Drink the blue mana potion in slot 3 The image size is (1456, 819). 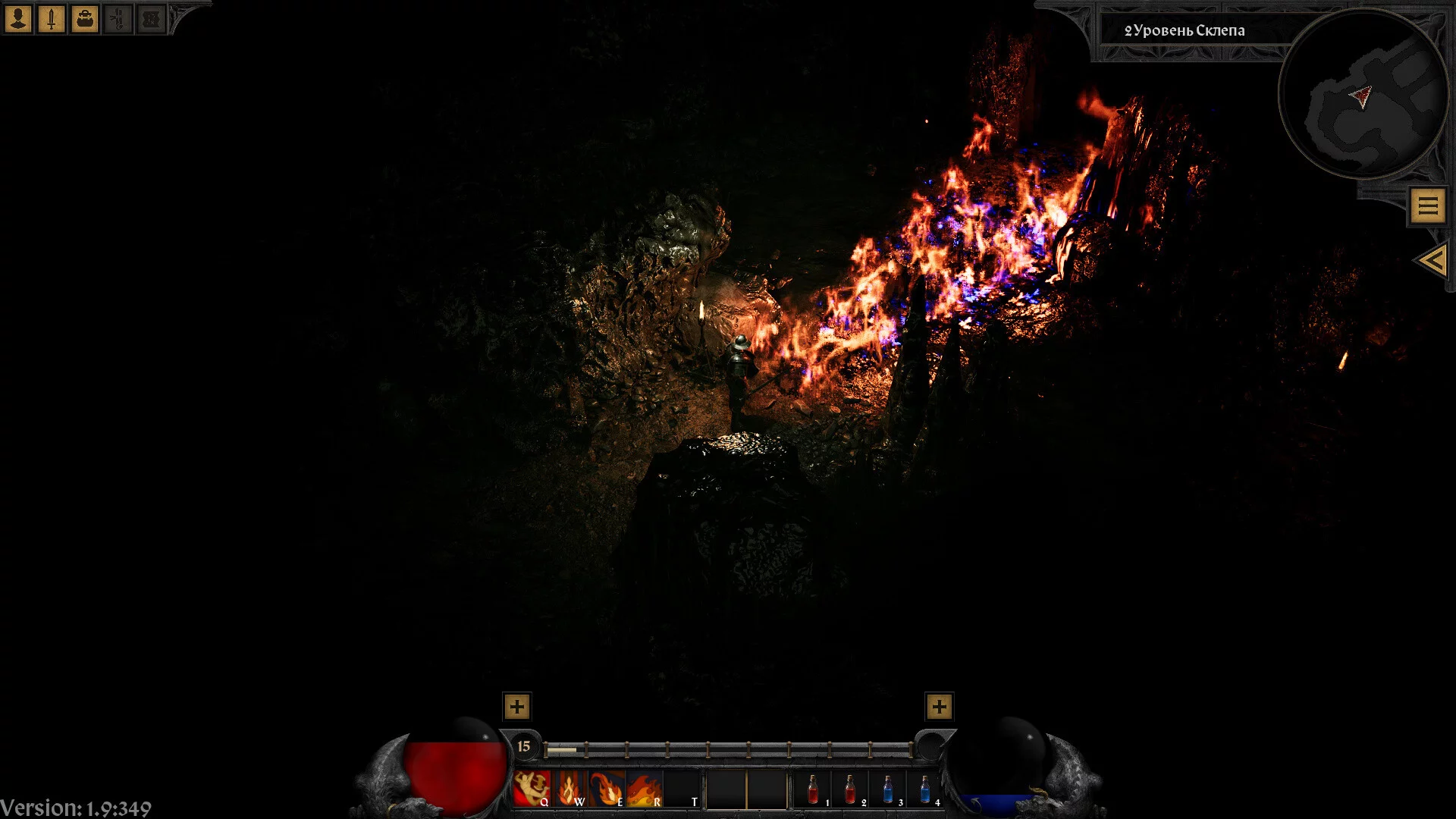[x=887, y=789]
